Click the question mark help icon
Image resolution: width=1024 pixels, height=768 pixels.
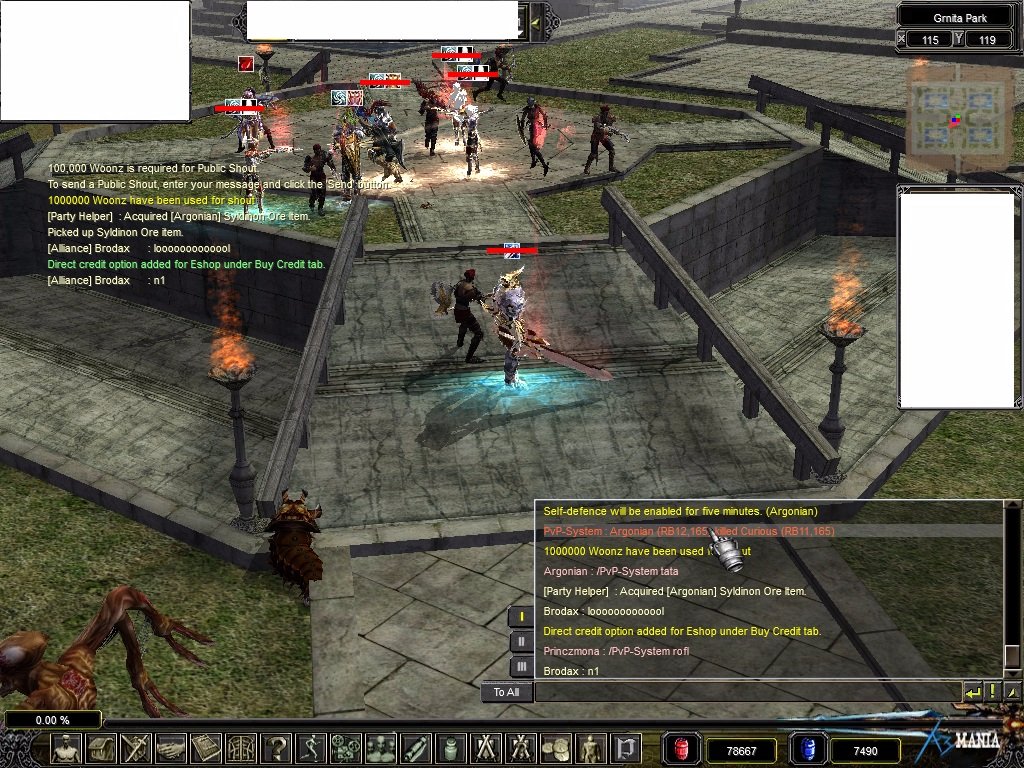276,749
